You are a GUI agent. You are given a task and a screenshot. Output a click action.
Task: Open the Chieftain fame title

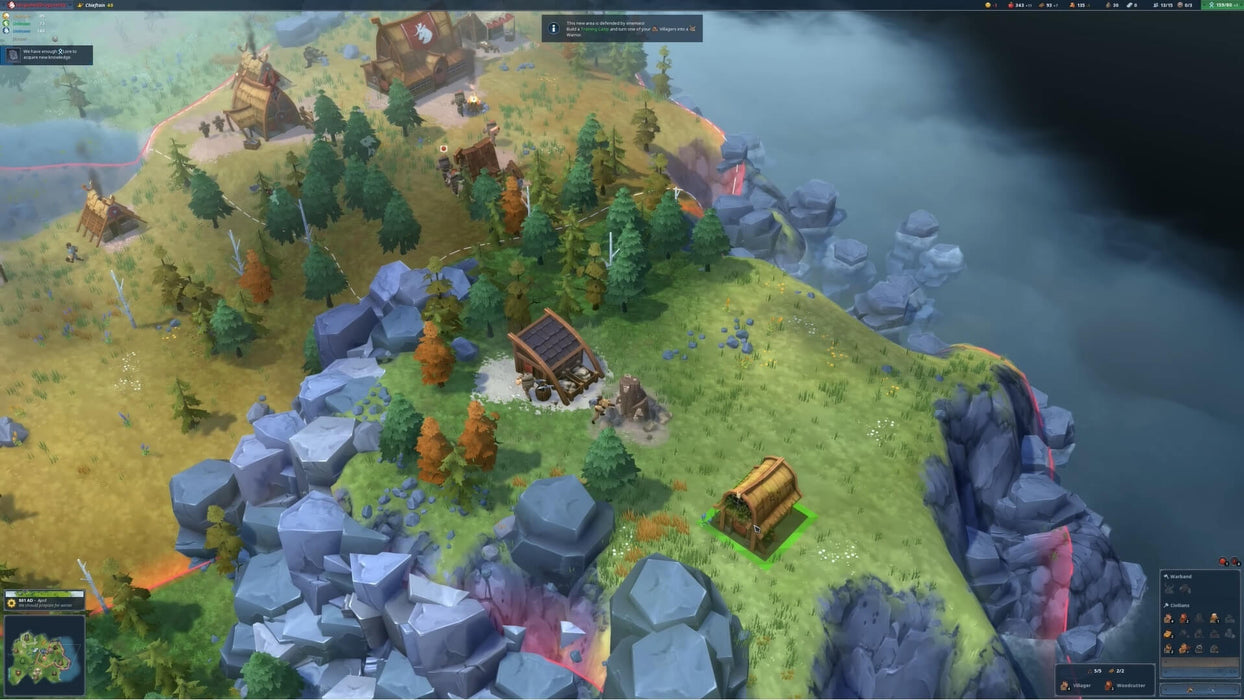[97, 5]
